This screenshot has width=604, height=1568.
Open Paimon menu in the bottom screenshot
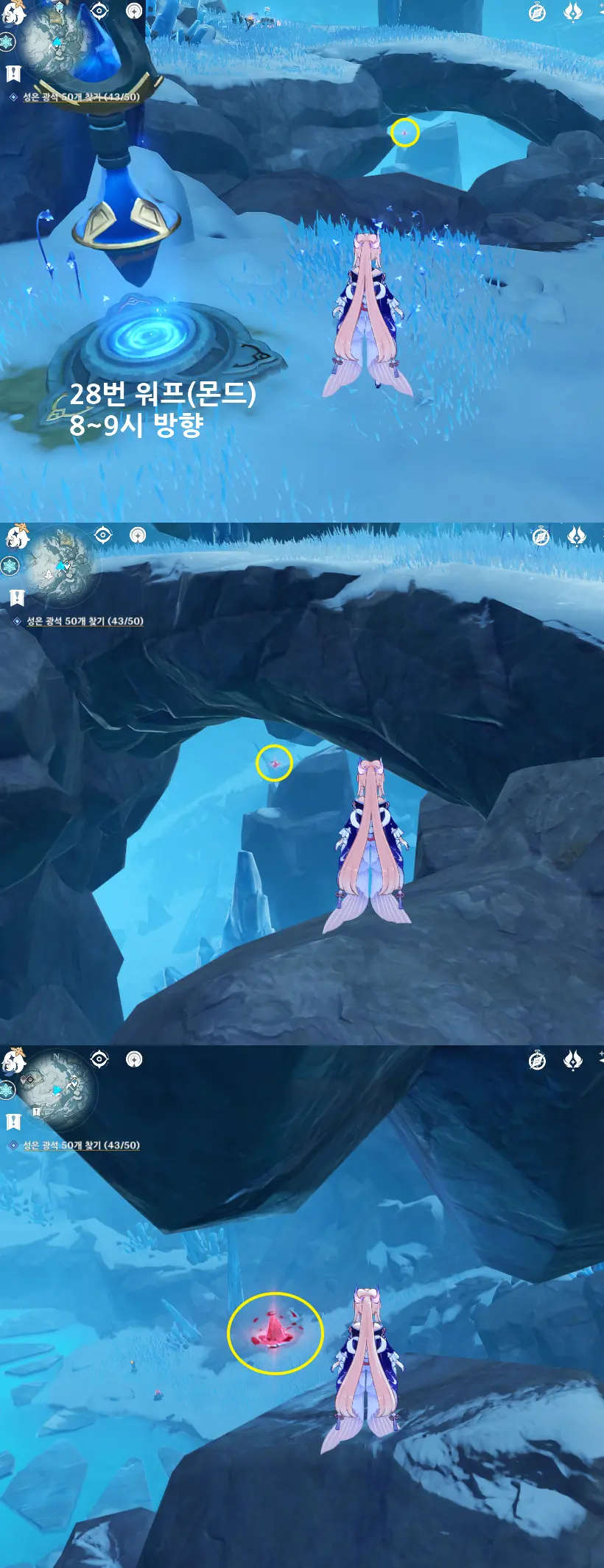(13, 1062)
